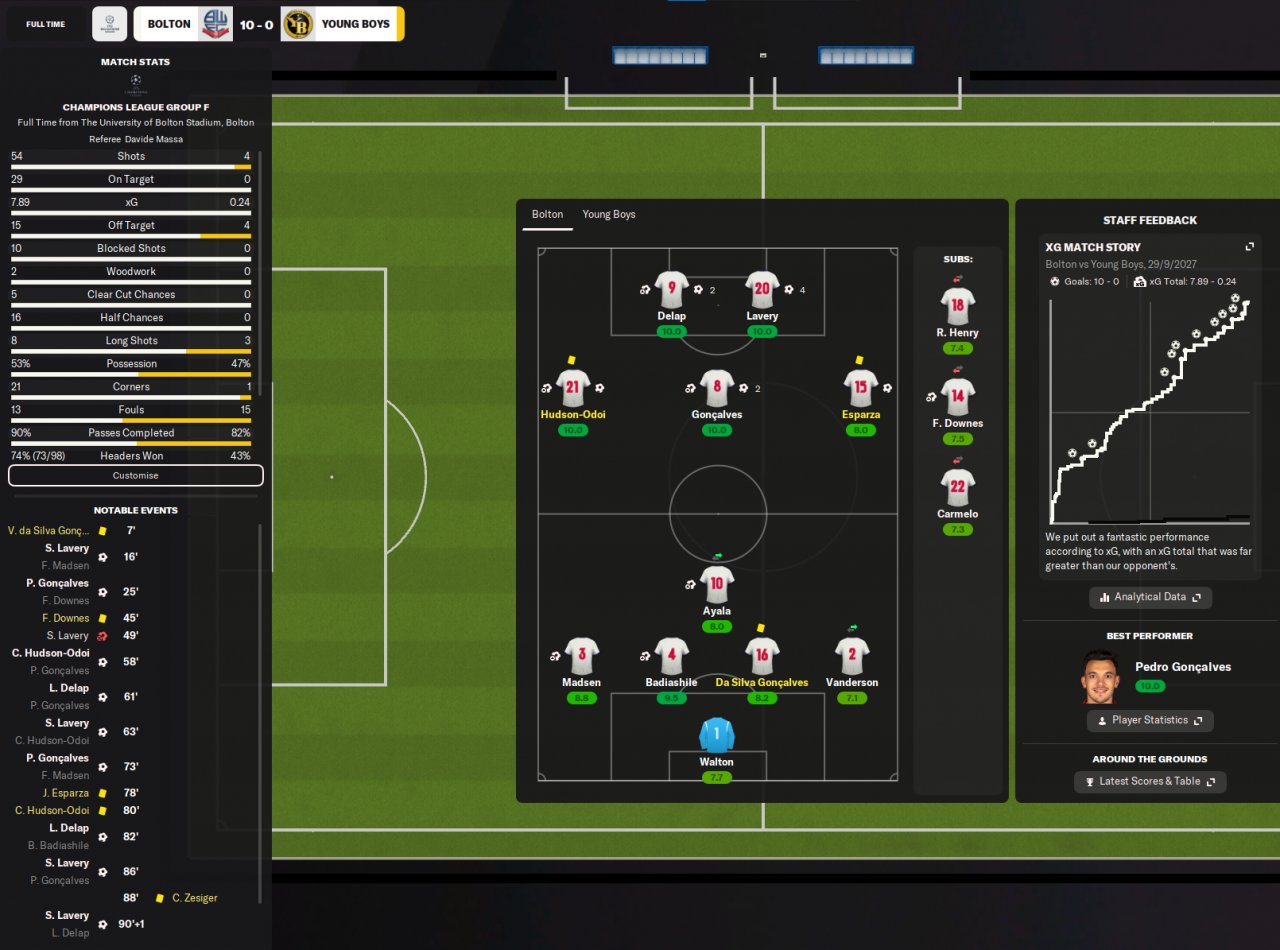The width and height of the screenshot is (1280, 950).
Task: Select Hudson-Odoi on the left wing
Action: (x=573, y=388)
